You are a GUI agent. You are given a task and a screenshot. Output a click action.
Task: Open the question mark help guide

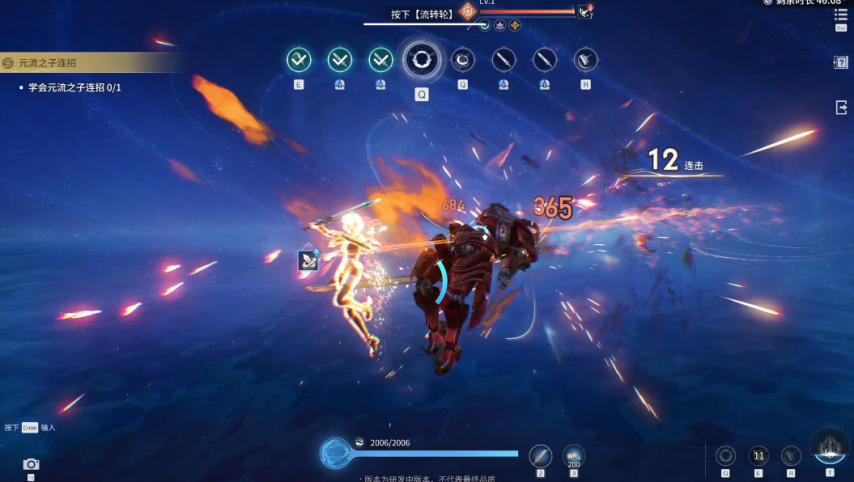(840, 62)
